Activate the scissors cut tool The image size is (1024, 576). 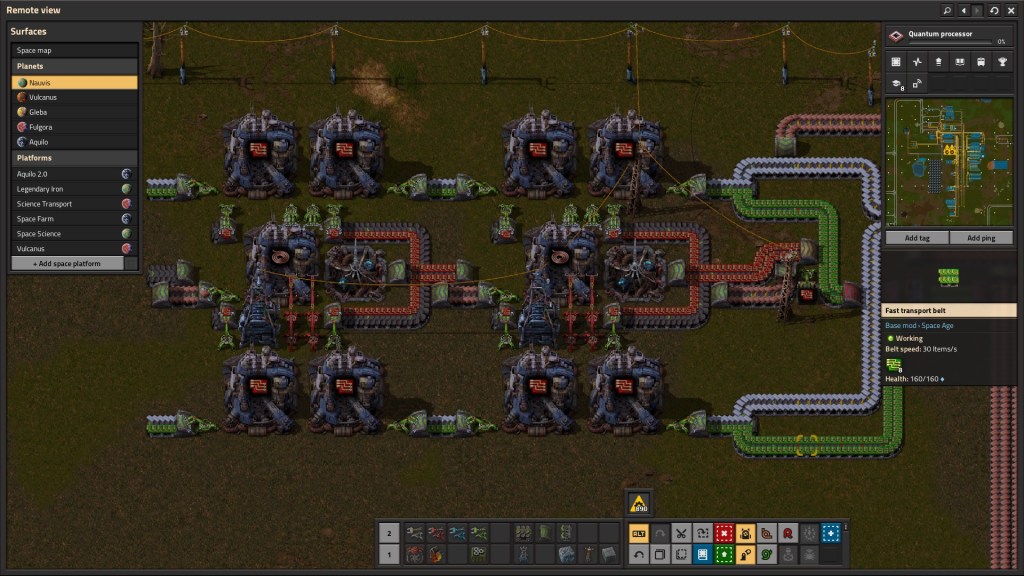tap(681, 533)
